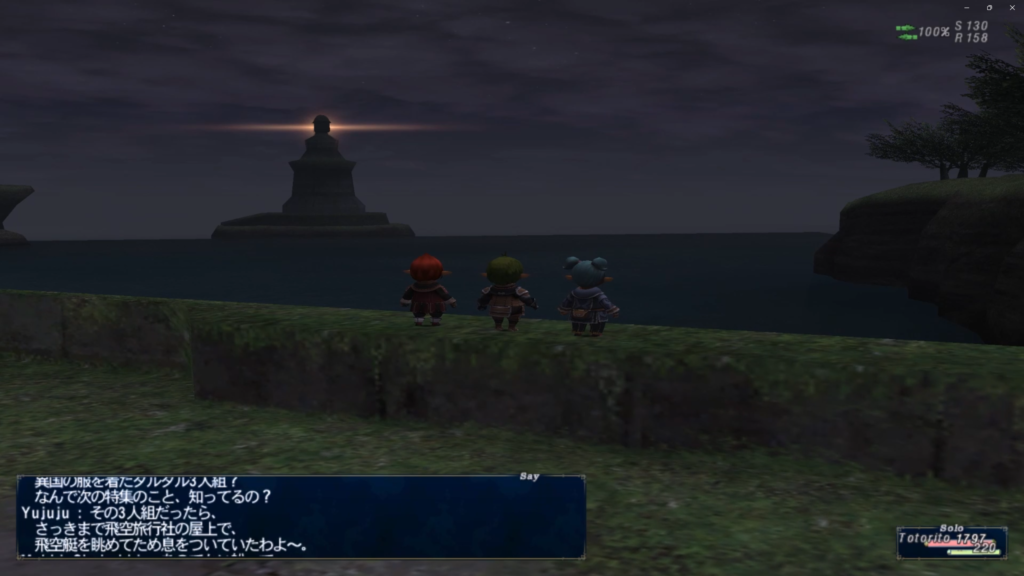Maximize the game window

(x=989, y=7)
